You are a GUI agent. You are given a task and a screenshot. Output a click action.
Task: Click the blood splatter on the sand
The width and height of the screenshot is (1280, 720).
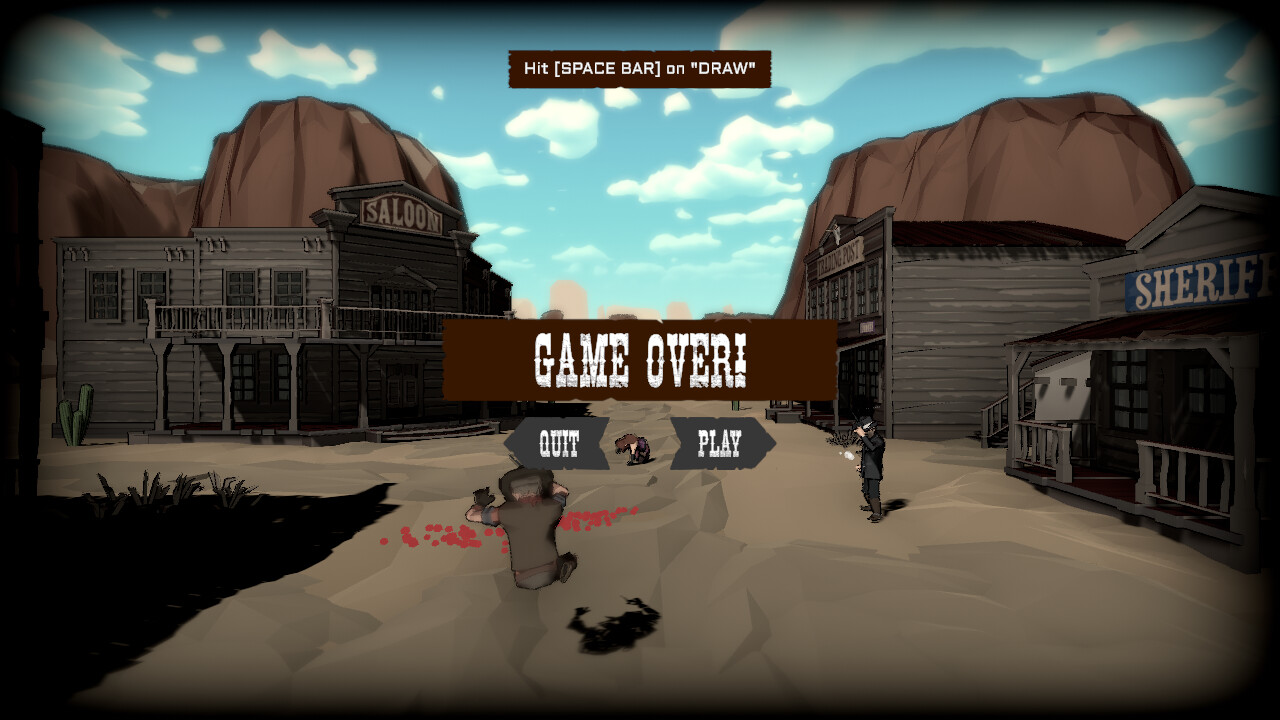click(440, 535)
